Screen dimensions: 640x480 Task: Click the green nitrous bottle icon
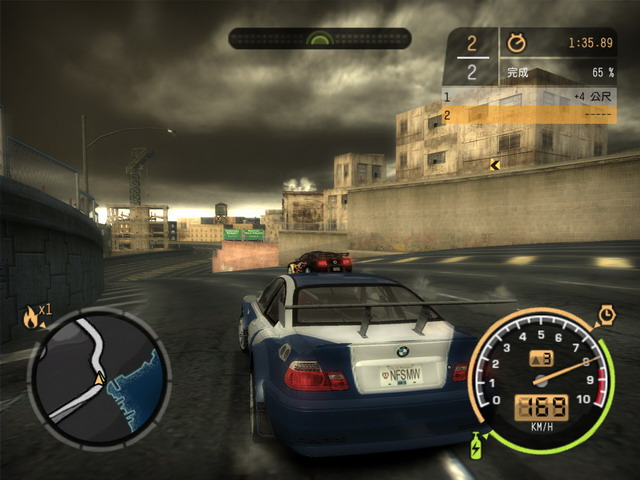[x=477, y=440]
